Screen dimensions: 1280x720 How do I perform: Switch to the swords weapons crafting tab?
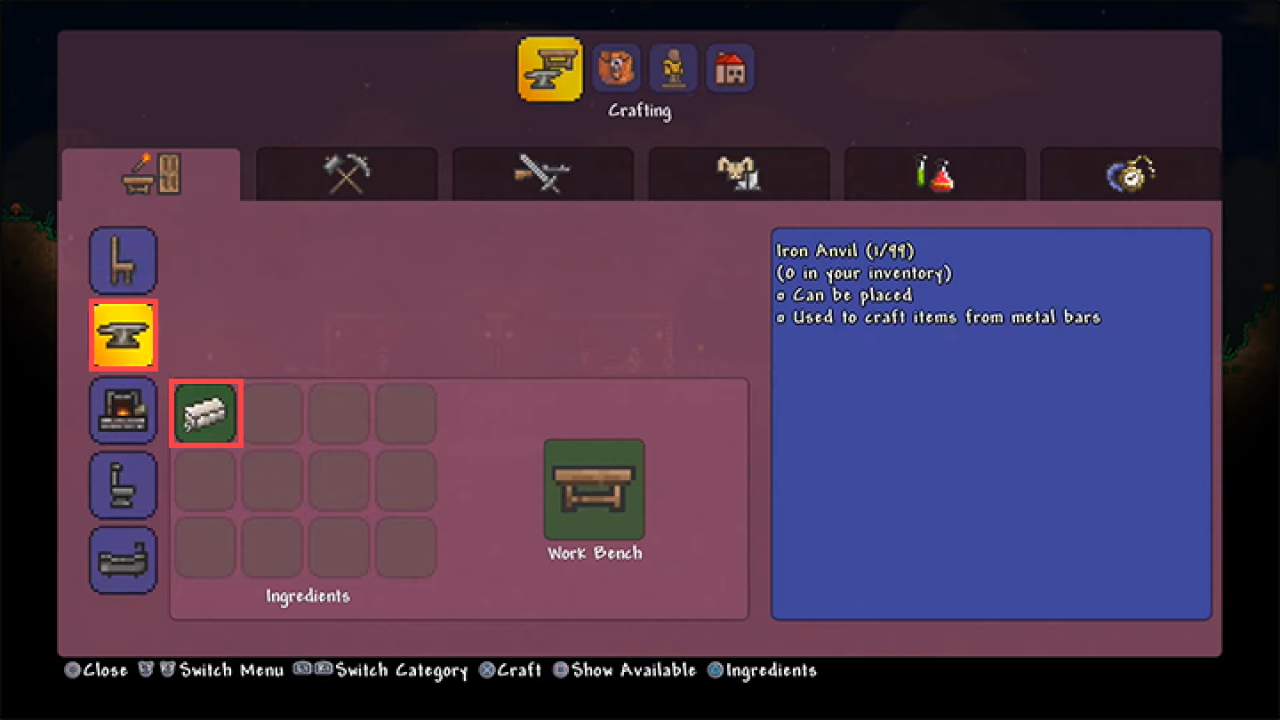coord(542,173)
